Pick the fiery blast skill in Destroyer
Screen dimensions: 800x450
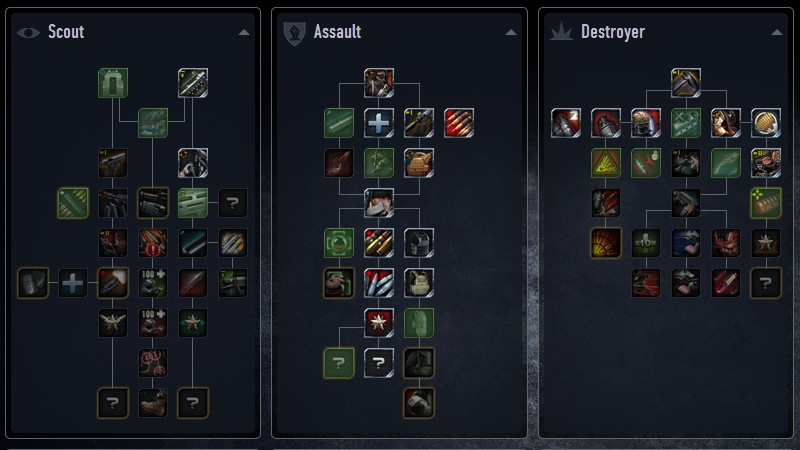point(606,242)
